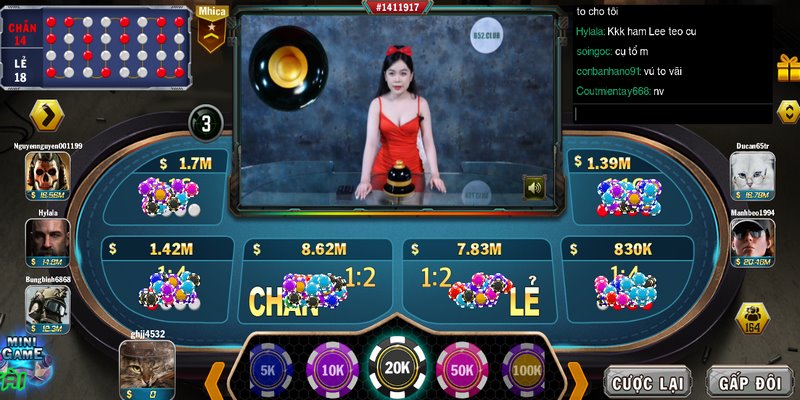Choose the 10K chip
The height and width of the screenshot is (400, 800).
[332, 369]
